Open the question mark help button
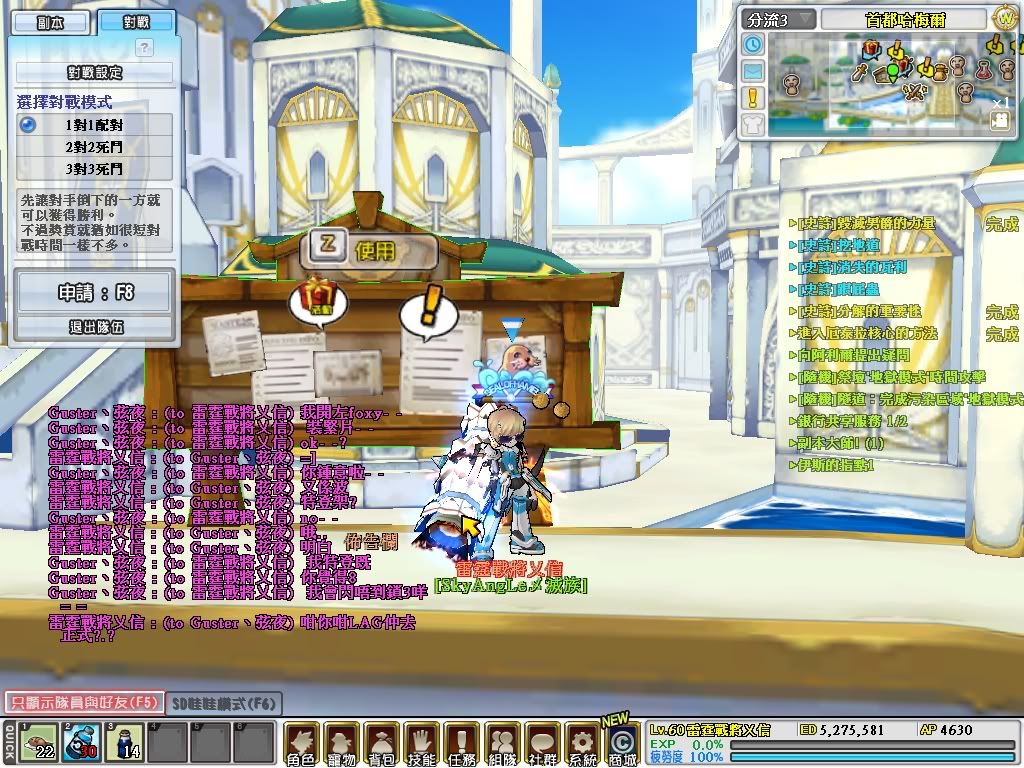This screenshot has width=1024, height=768. tap(144, 47)
